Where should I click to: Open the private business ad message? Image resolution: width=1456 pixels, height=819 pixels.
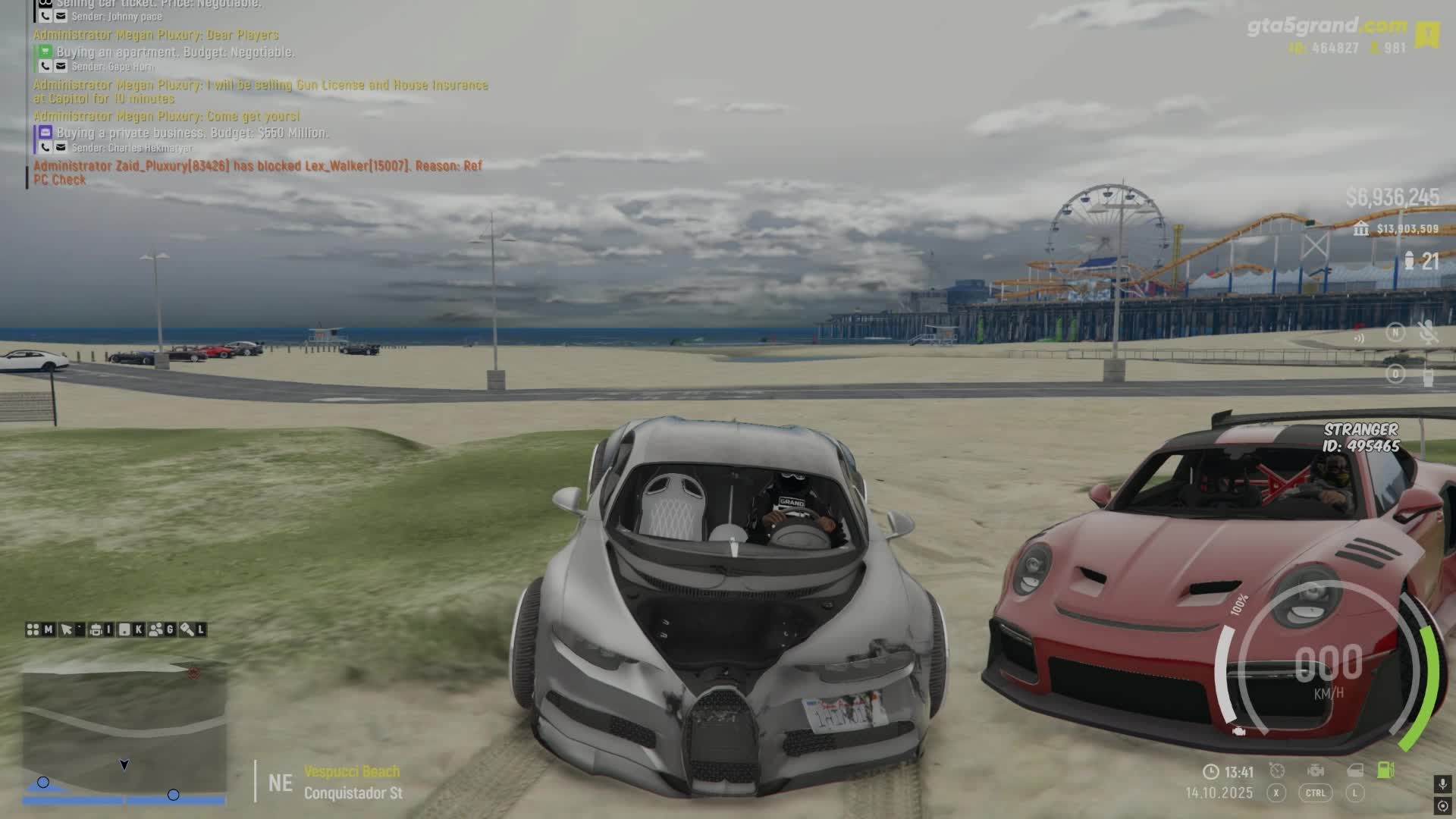point(192,133)
